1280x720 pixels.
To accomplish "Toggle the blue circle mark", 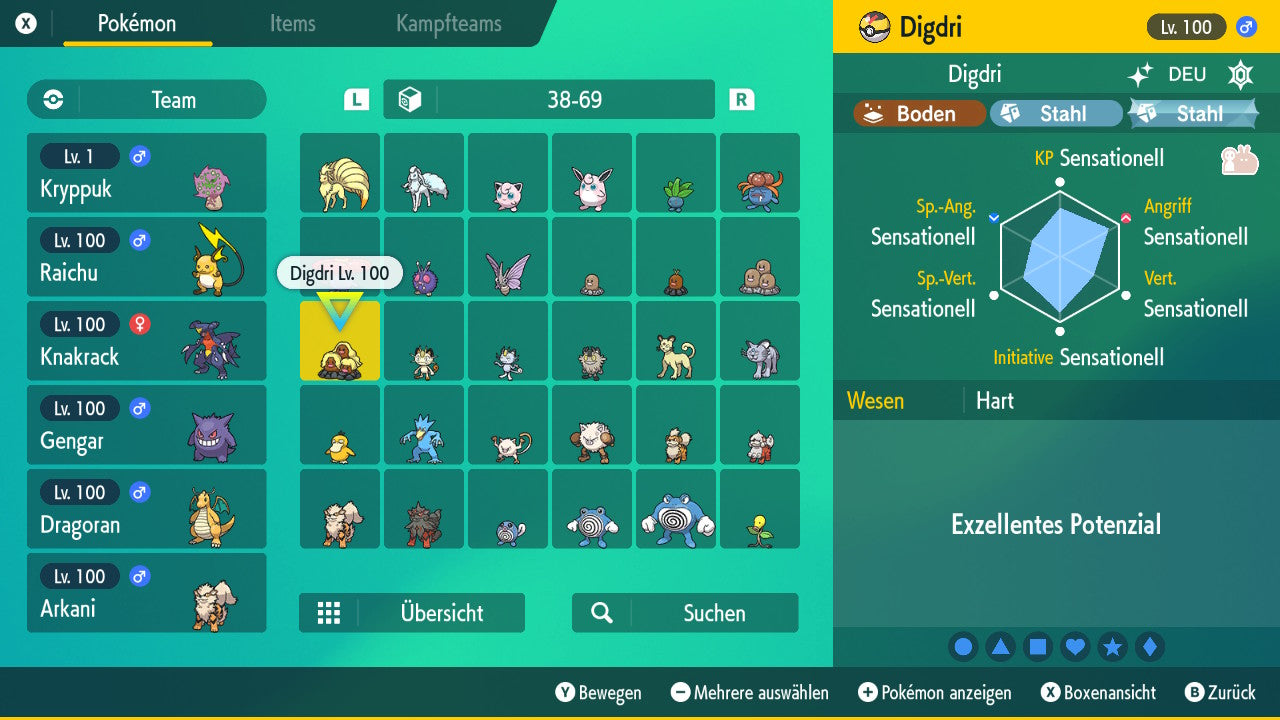I will coord(963,647).
